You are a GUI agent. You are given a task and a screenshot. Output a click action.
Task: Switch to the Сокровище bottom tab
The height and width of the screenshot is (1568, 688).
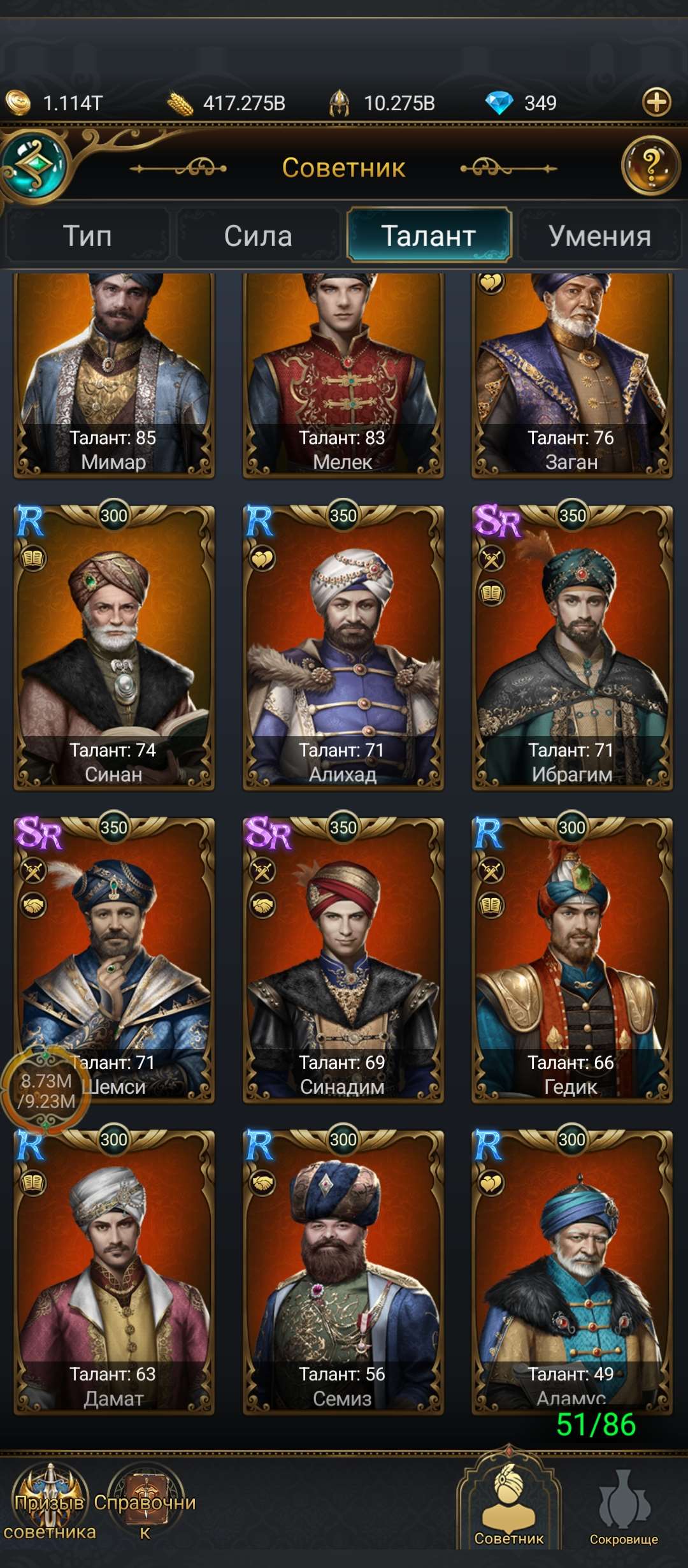[623, 1507]
